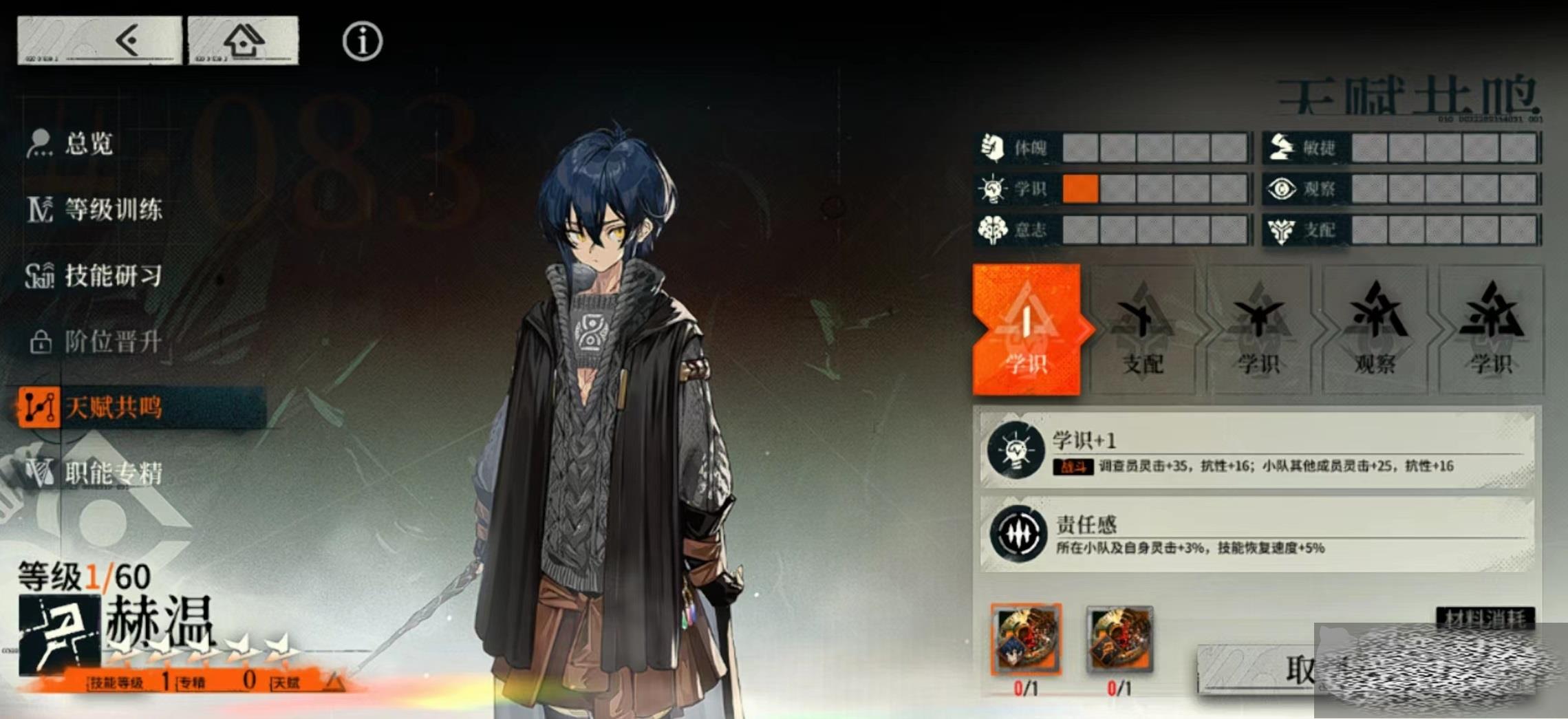The height and width of the screenshot is (719, 1568).
Task: Return to the home screen
Action: click(x=244, y=41)
